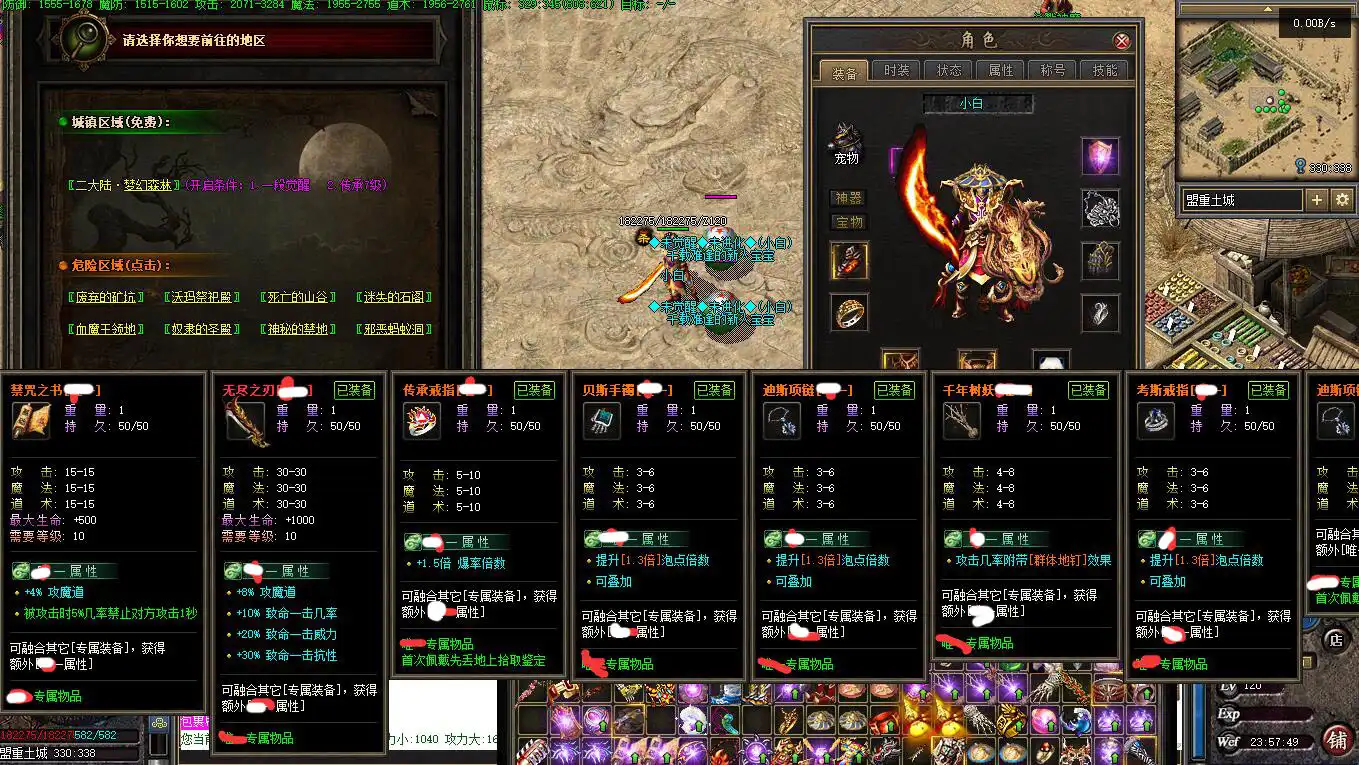The image size is (1359, 765).
Task: Select the gold ring equipment slot
Action: 850,312
